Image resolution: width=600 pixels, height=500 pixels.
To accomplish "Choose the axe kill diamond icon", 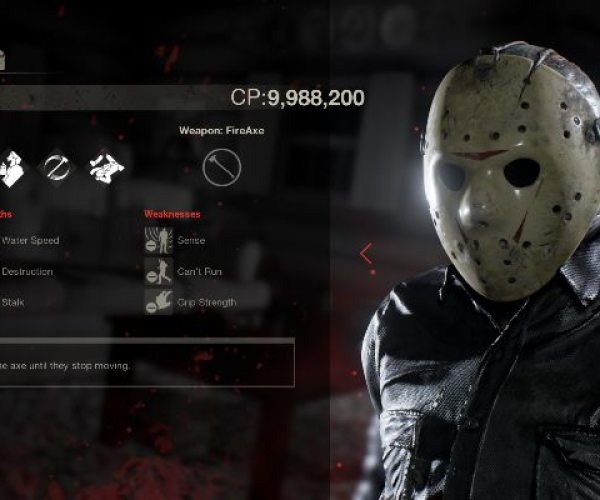I will pos(56,167).
